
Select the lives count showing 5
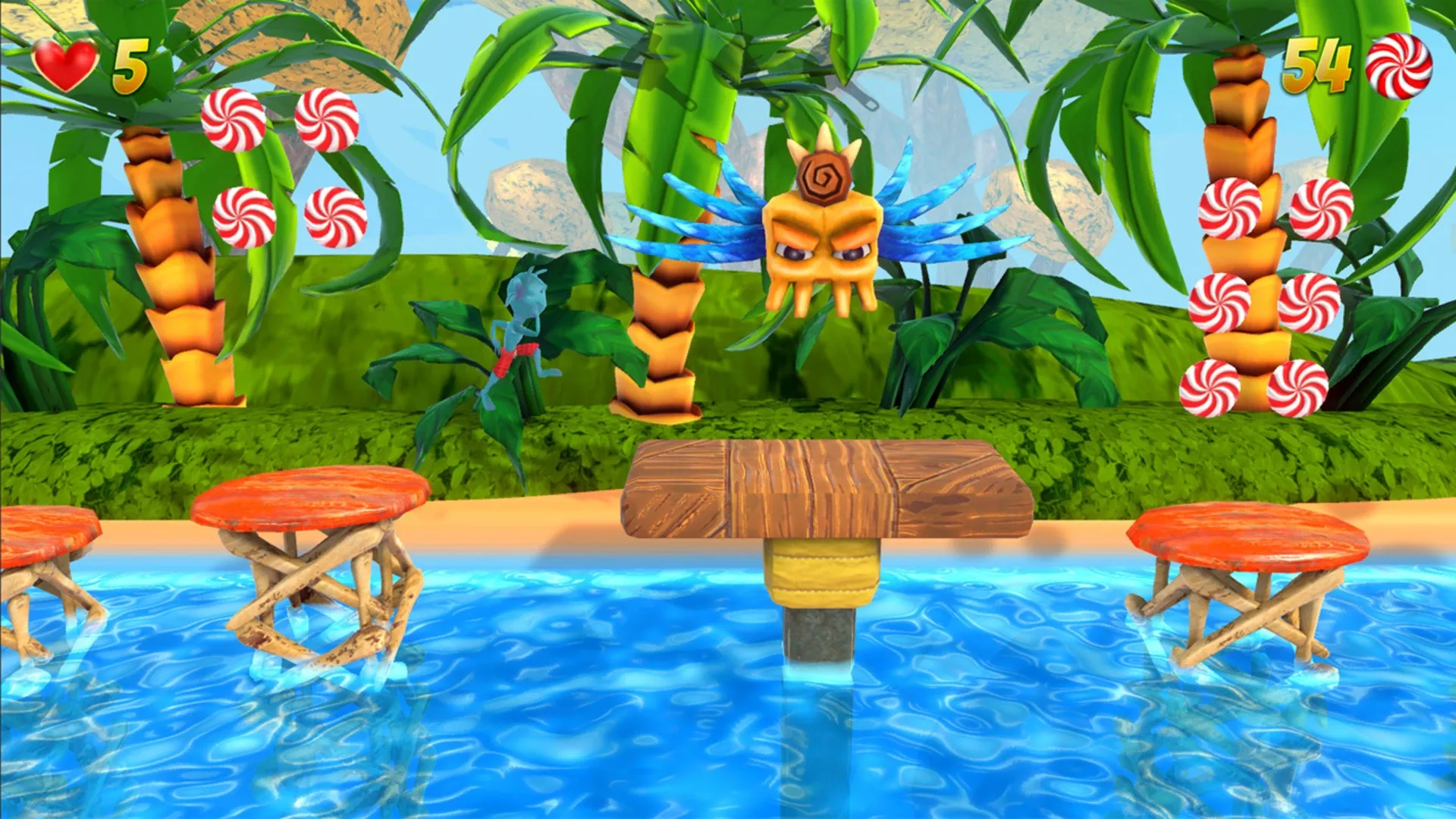tap(130, 67)
